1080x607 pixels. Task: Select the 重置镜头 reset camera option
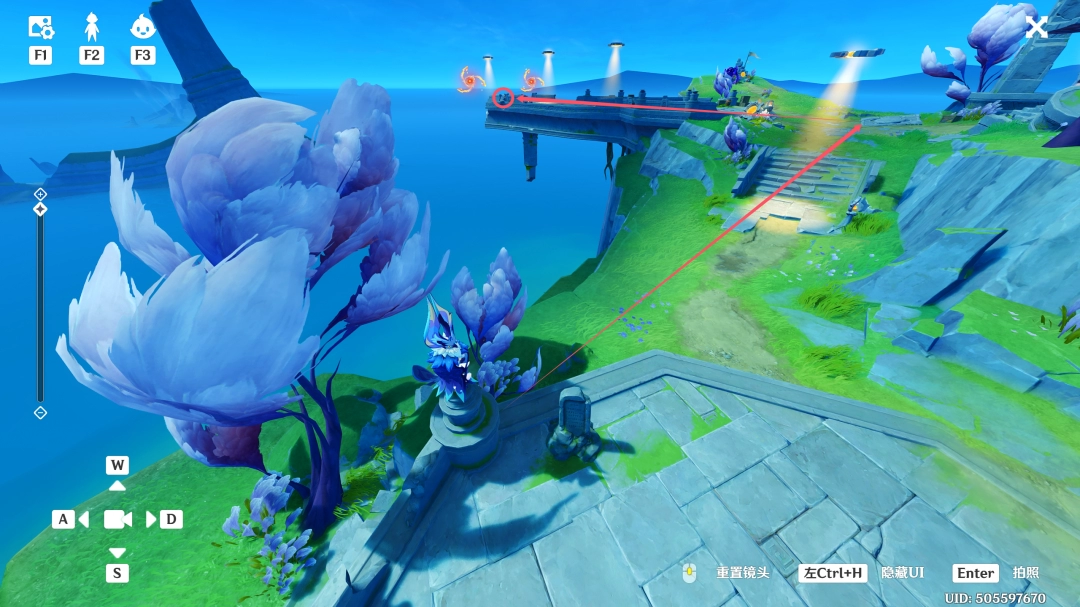[742, 573]
